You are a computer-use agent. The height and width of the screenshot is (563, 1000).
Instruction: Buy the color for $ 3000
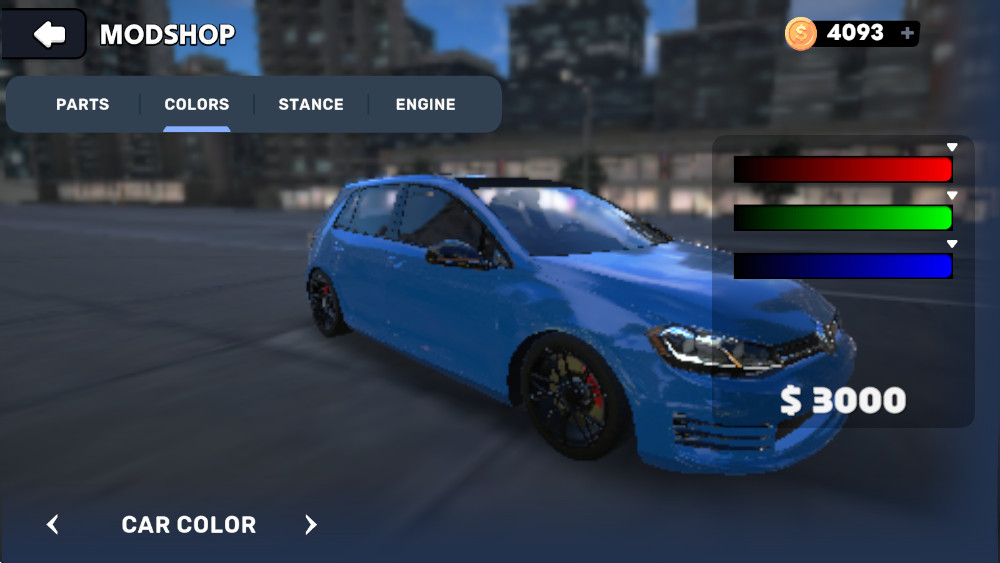tap(843, 401)
